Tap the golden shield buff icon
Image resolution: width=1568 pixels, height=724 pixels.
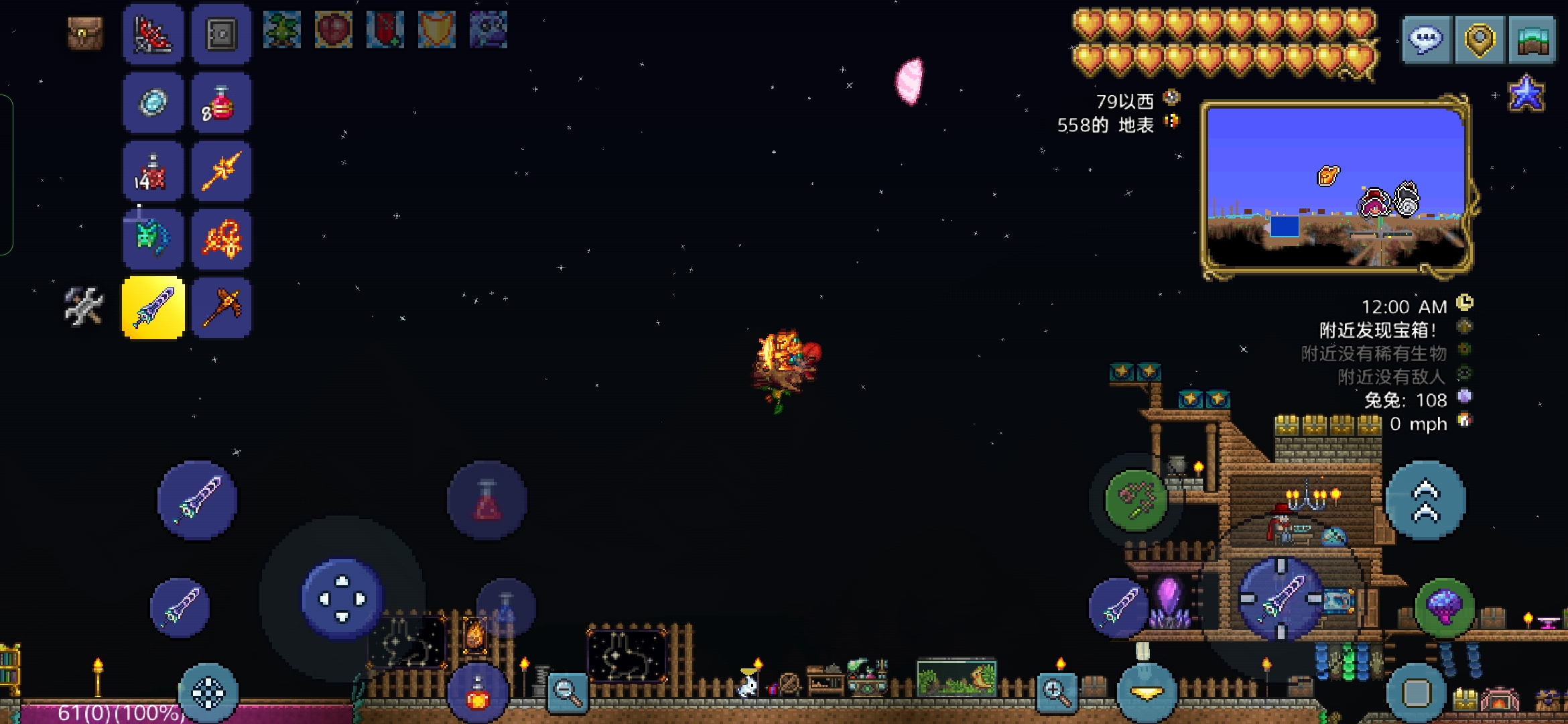point(436,30)
